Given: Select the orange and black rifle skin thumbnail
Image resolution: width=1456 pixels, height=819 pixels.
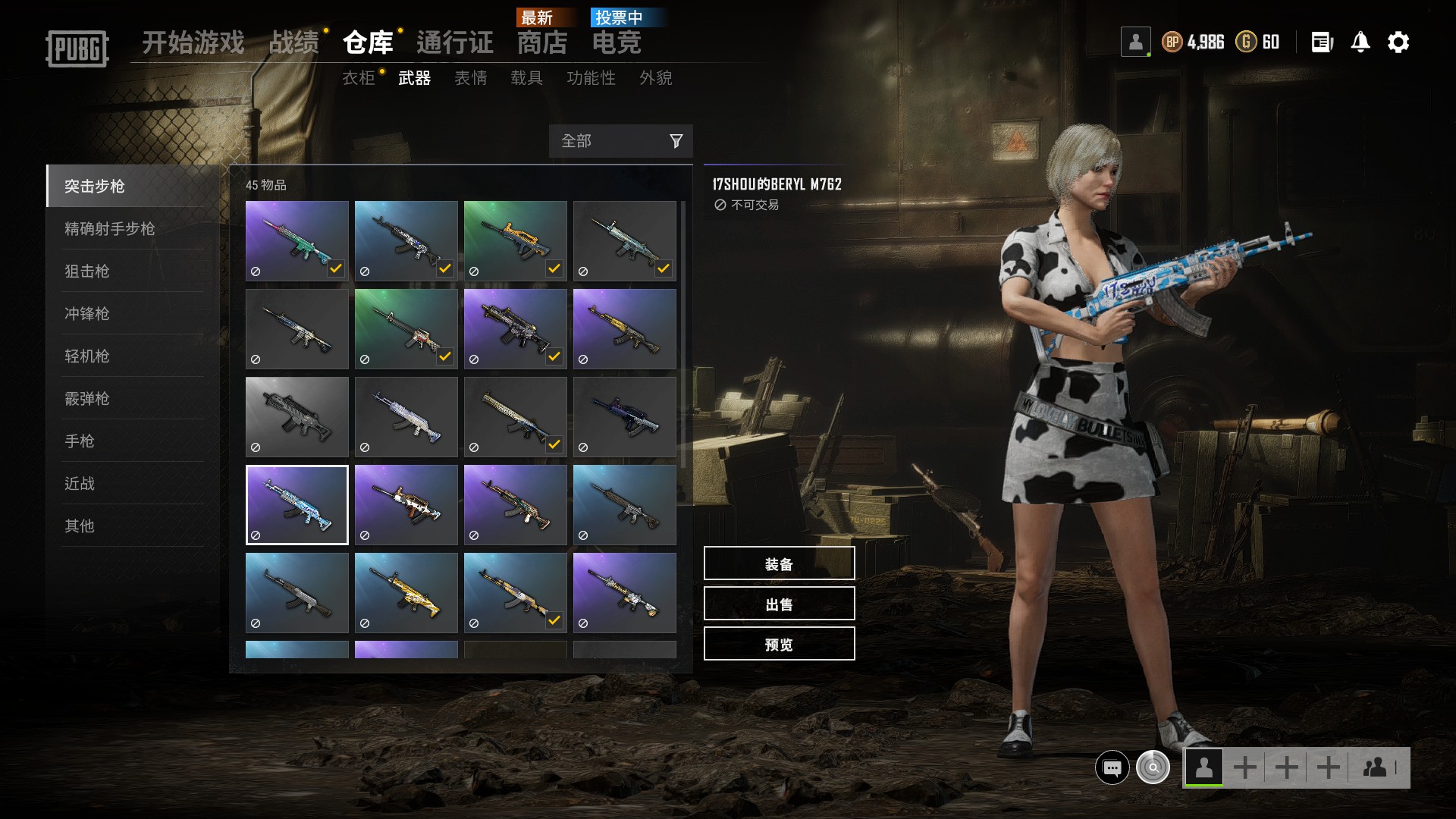Looking at the screenshot, I should tap(515, 240).
